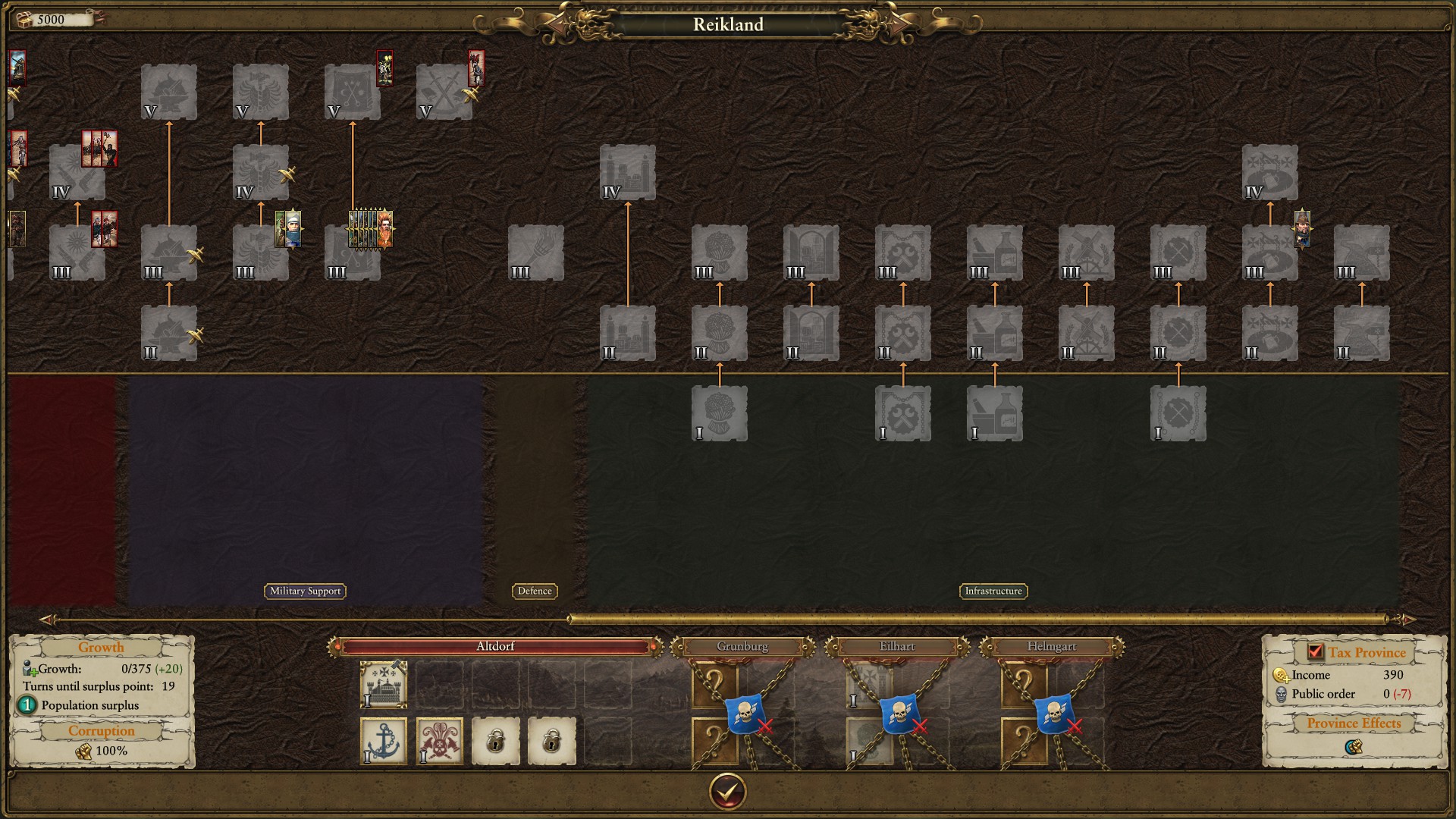The width and height of the screenshot is (1456, 819).
Task: Toggle the Tax Province checkbox
Action: click(1315, 651)
